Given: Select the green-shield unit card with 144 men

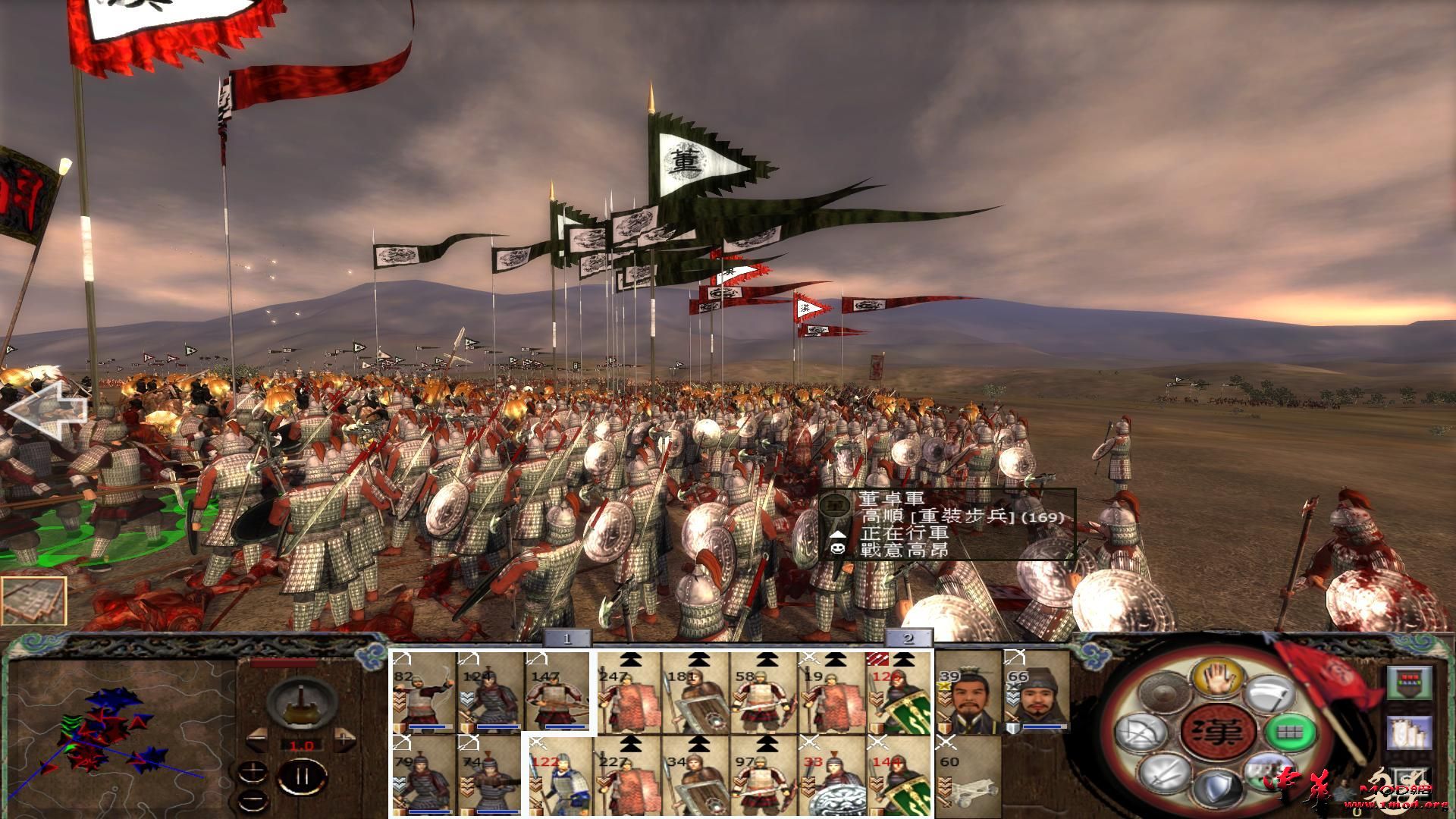Looking at the screenshot, I should point(900,775).
